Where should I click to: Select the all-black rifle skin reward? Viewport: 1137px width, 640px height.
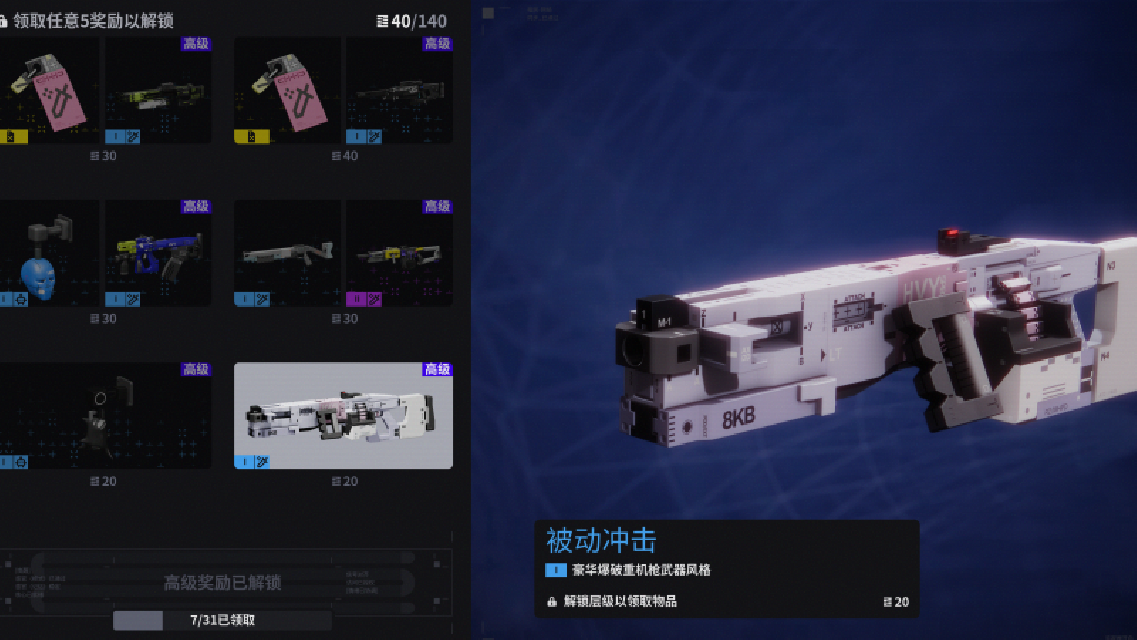click(399, 90)
